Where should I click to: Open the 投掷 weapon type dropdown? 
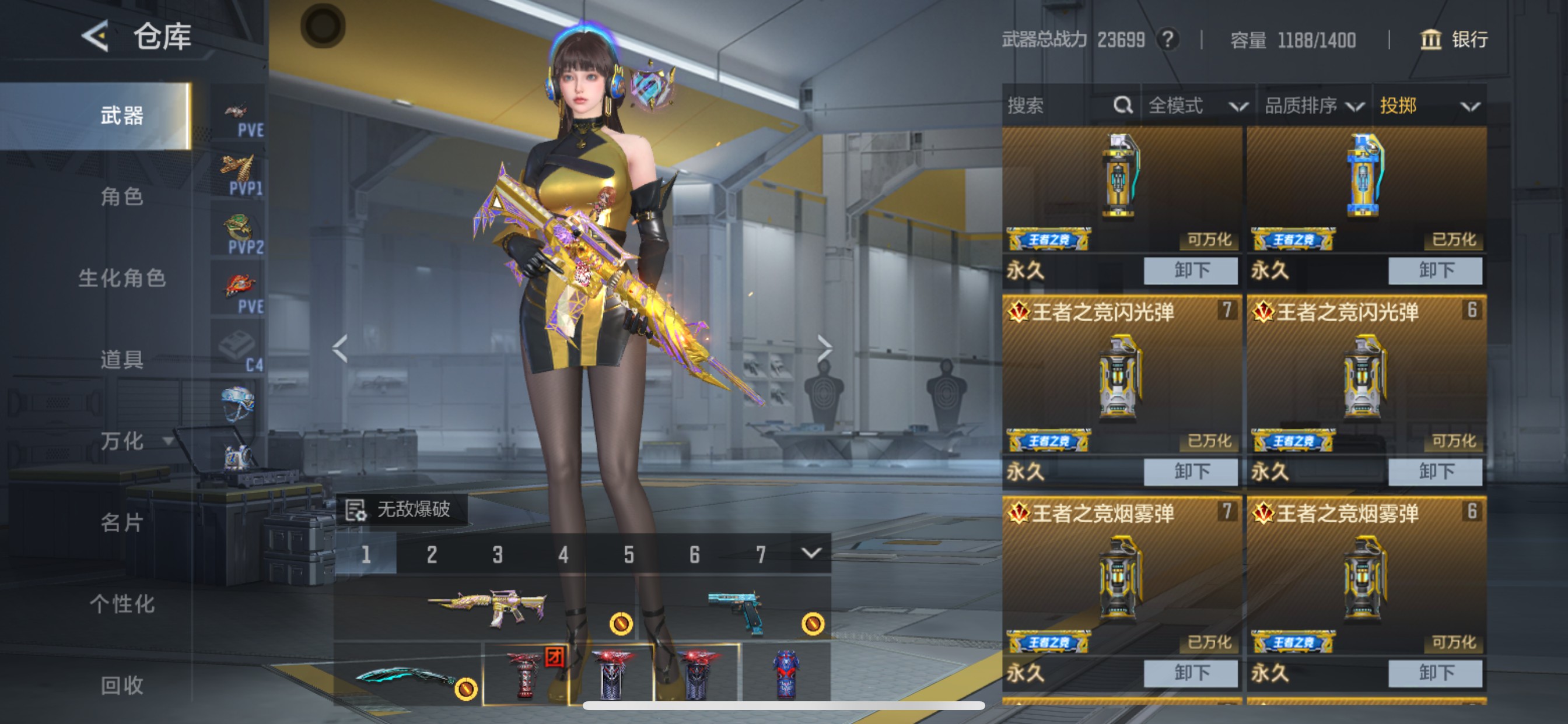(x=1429, y=106)
